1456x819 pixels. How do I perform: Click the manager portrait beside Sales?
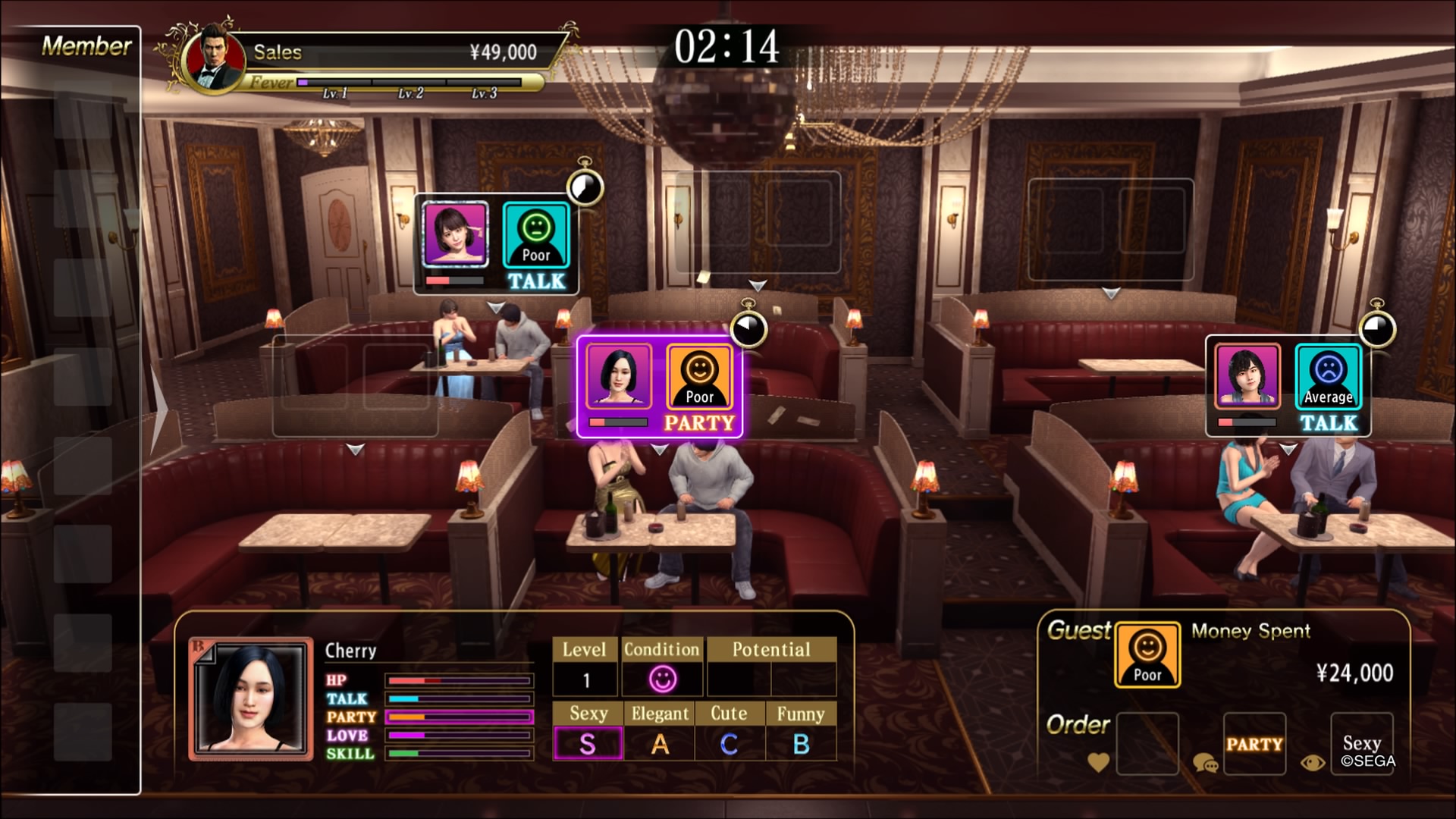click(214, 59)
